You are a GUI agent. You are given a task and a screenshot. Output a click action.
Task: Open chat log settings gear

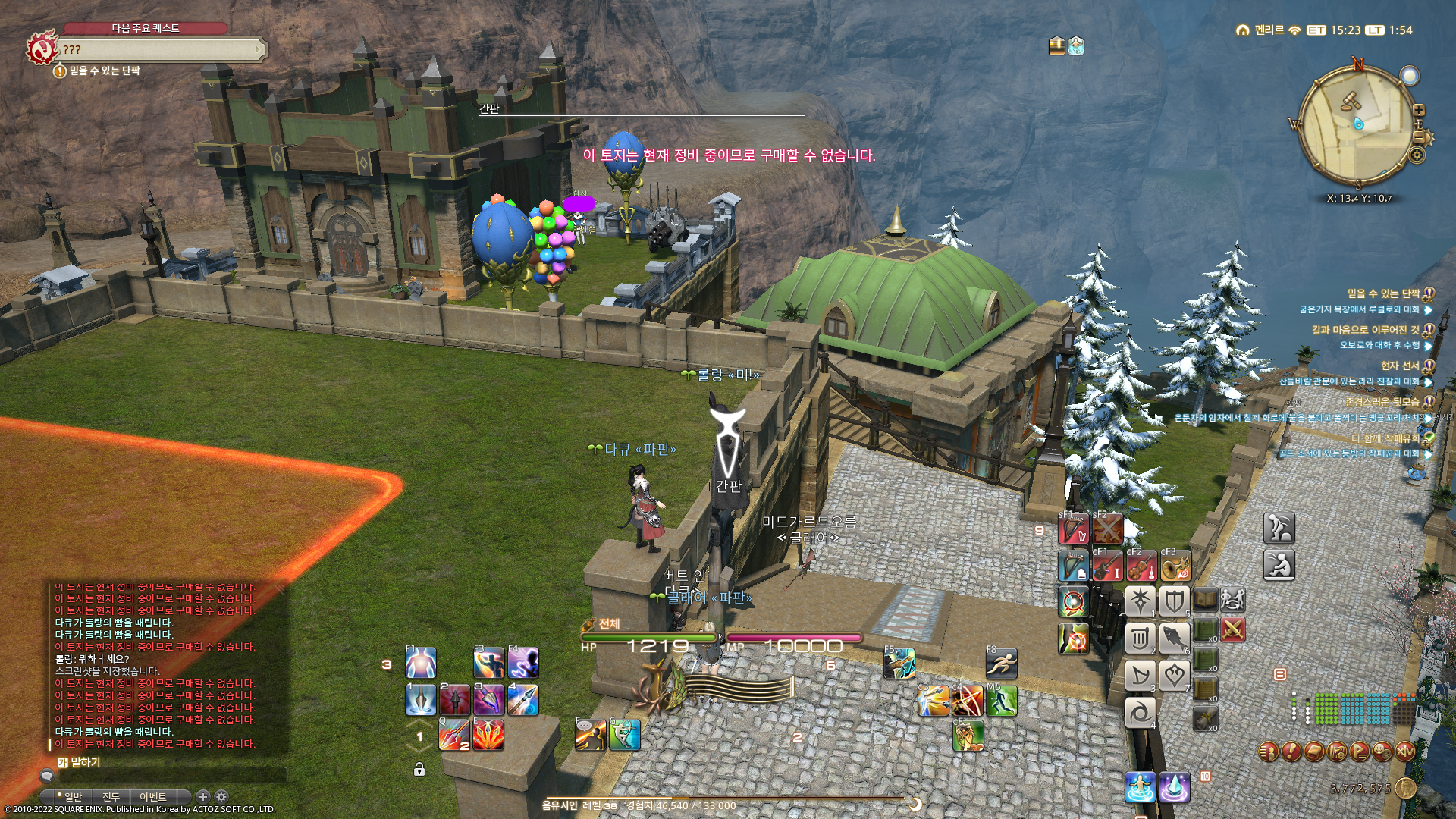pyautogui.click(x=221, y=797)
